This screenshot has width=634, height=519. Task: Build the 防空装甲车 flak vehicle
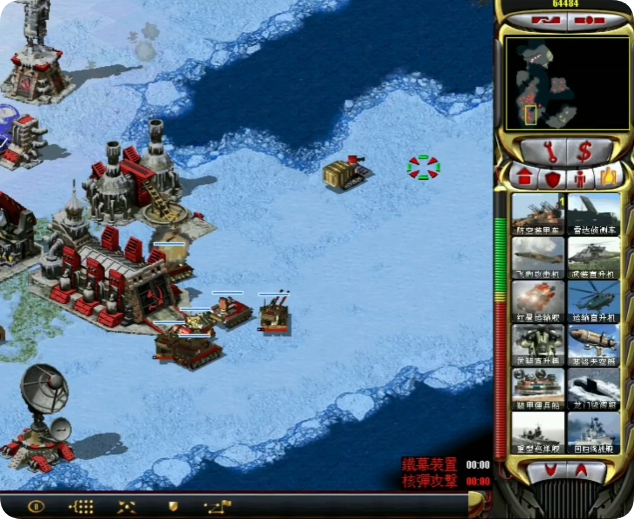538,213
